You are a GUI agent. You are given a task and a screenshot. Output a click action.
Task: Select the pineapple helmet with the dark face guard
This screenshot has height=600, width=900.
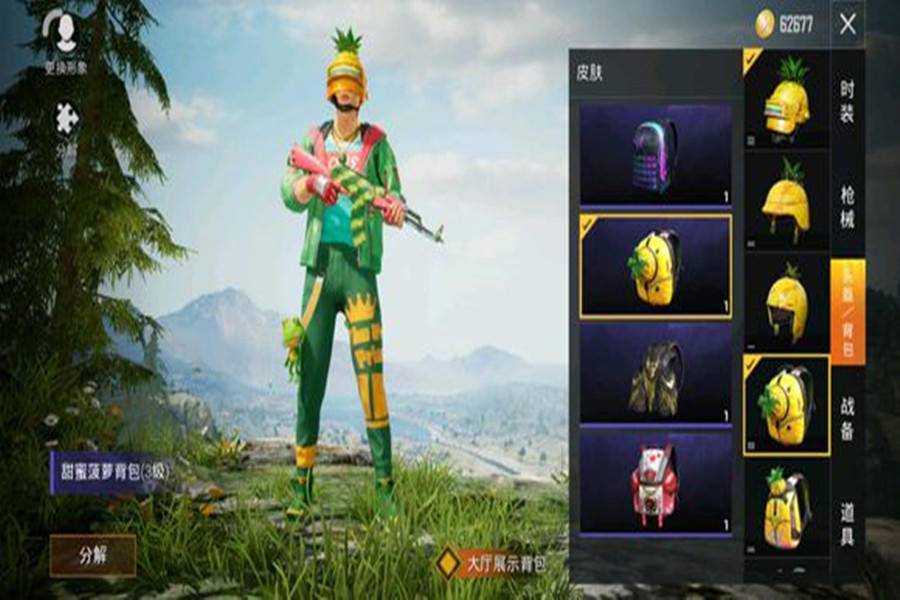click(787, 302)
